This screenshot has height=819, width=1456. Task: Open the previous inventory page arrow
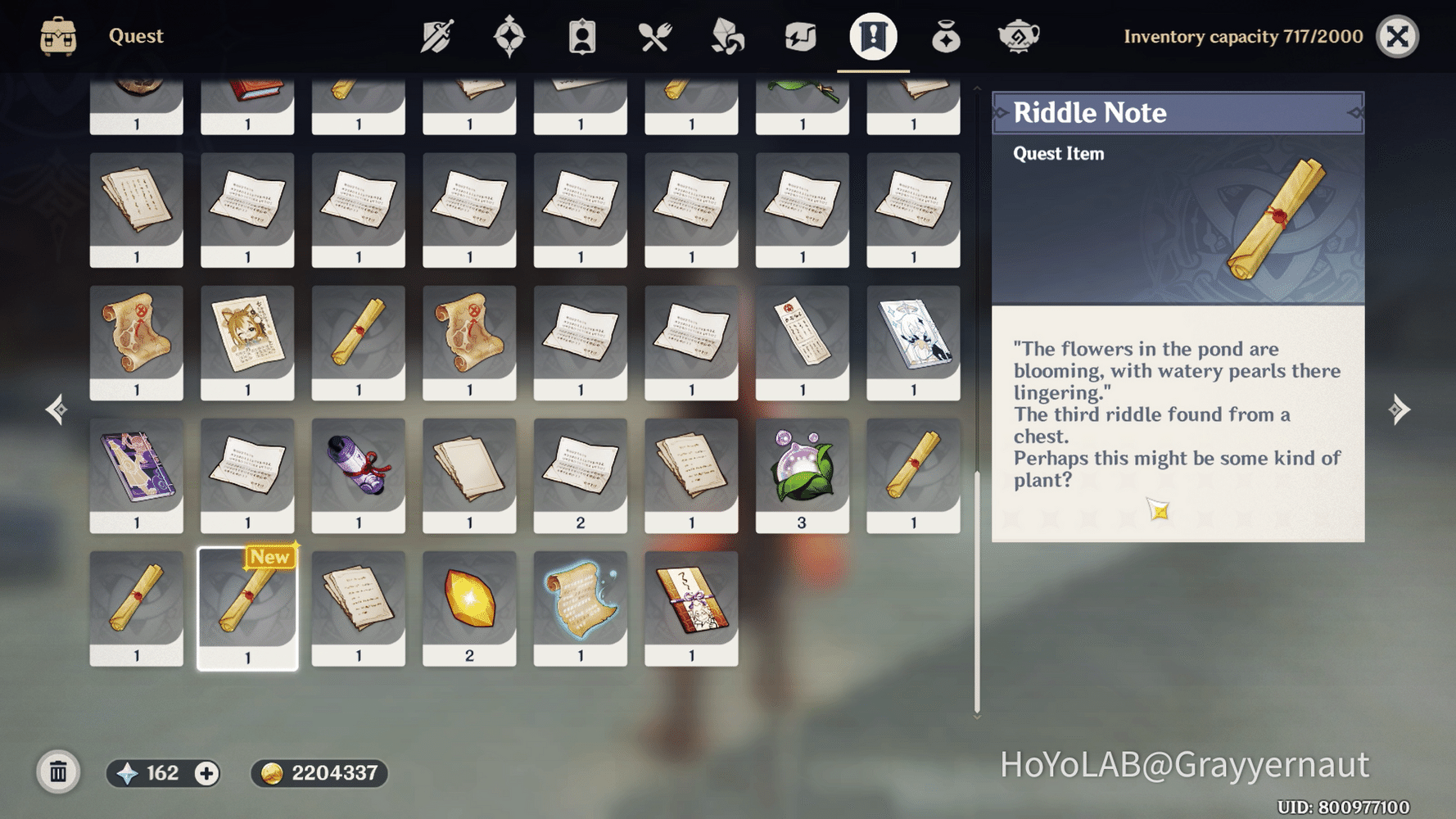pos(56,409)
